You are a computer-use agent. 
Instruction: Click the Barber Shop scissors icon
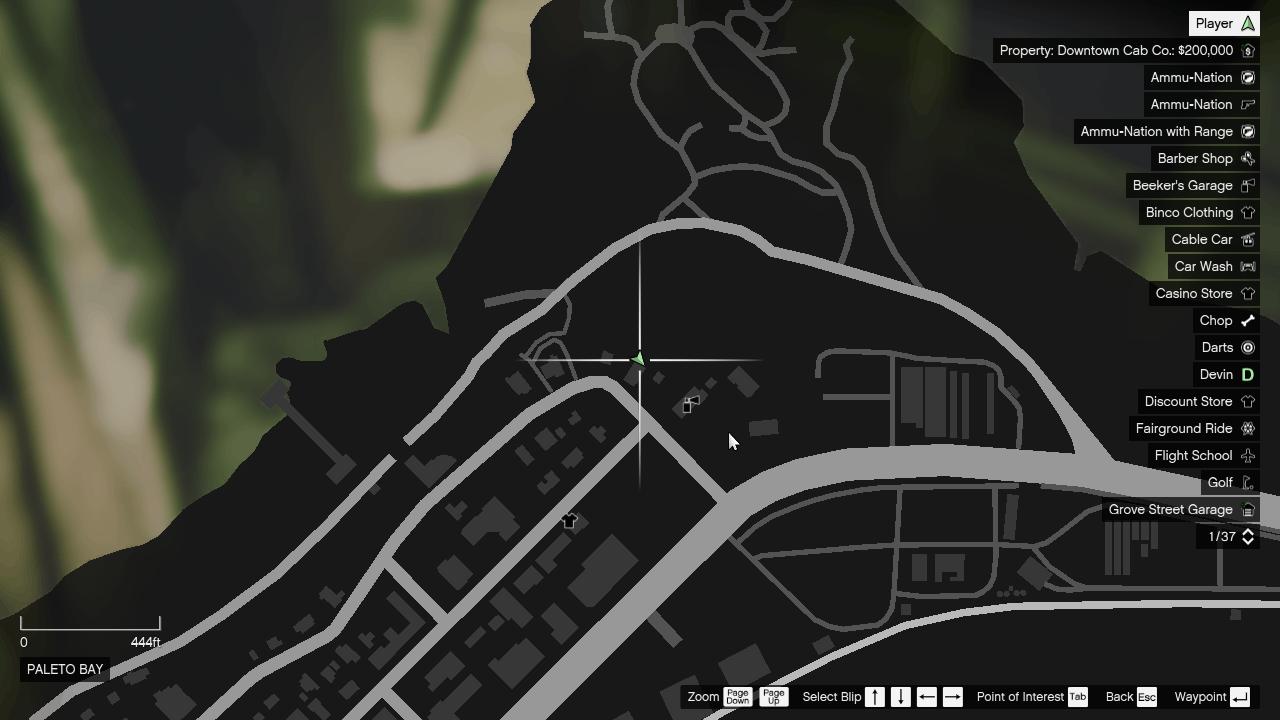pos(1247,158)
